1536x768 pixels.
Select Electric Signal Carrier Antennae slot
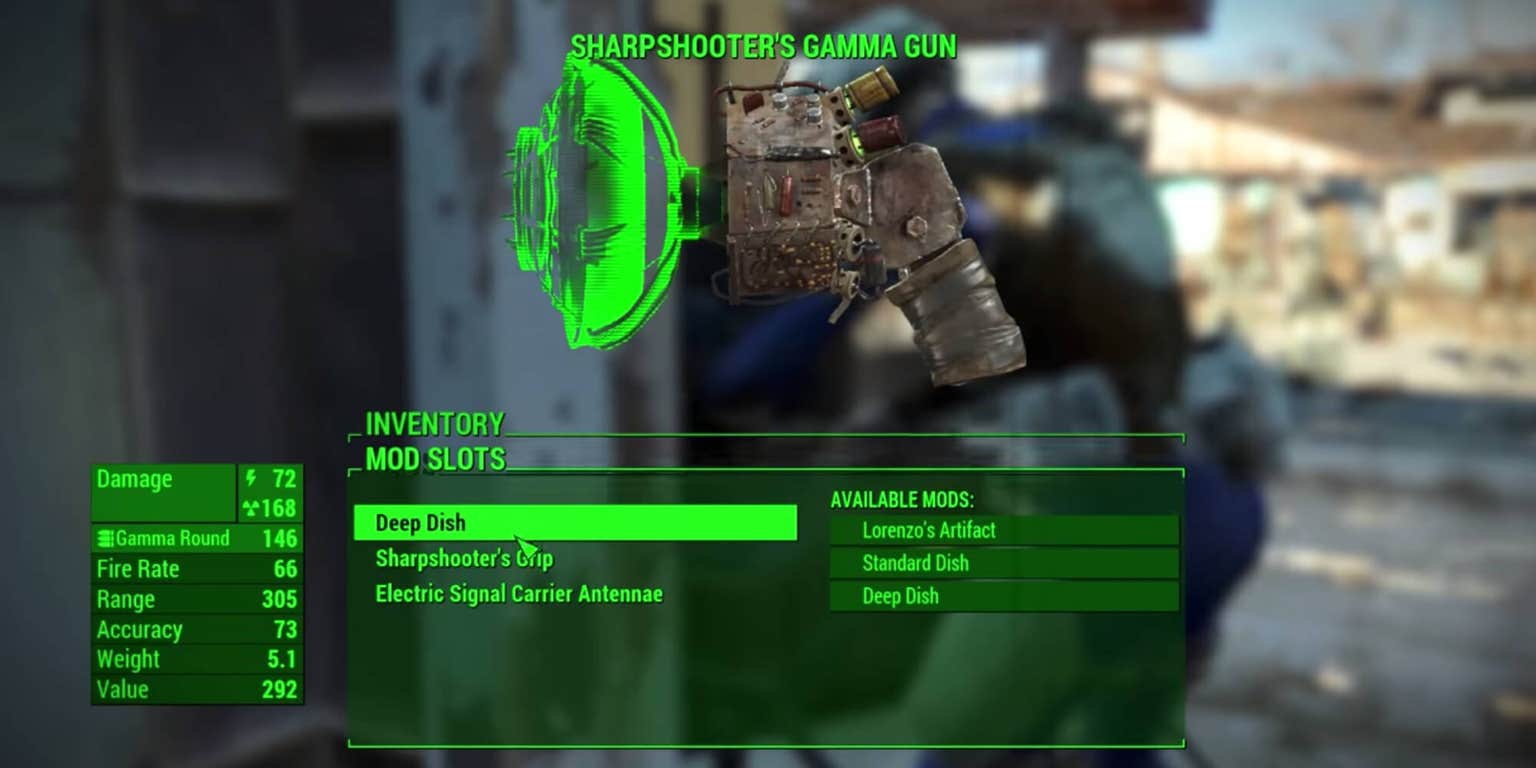pos(519,594)
